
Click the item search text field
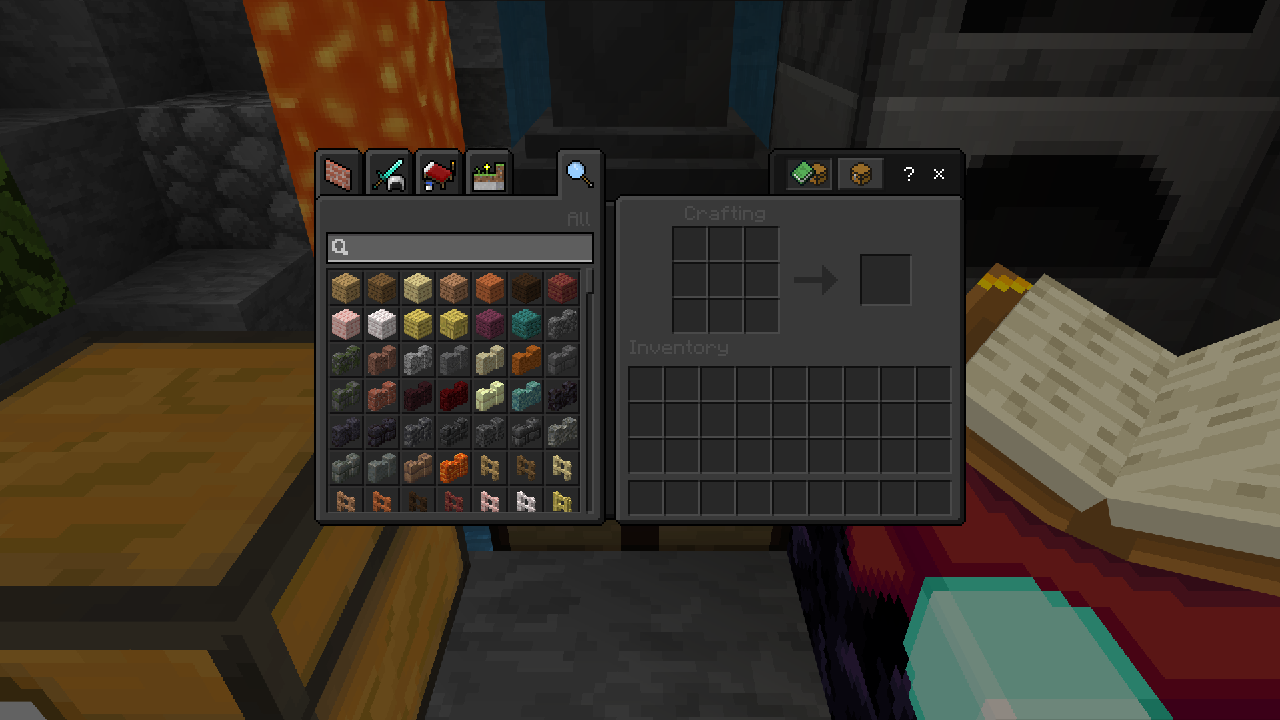click(460, 248)
